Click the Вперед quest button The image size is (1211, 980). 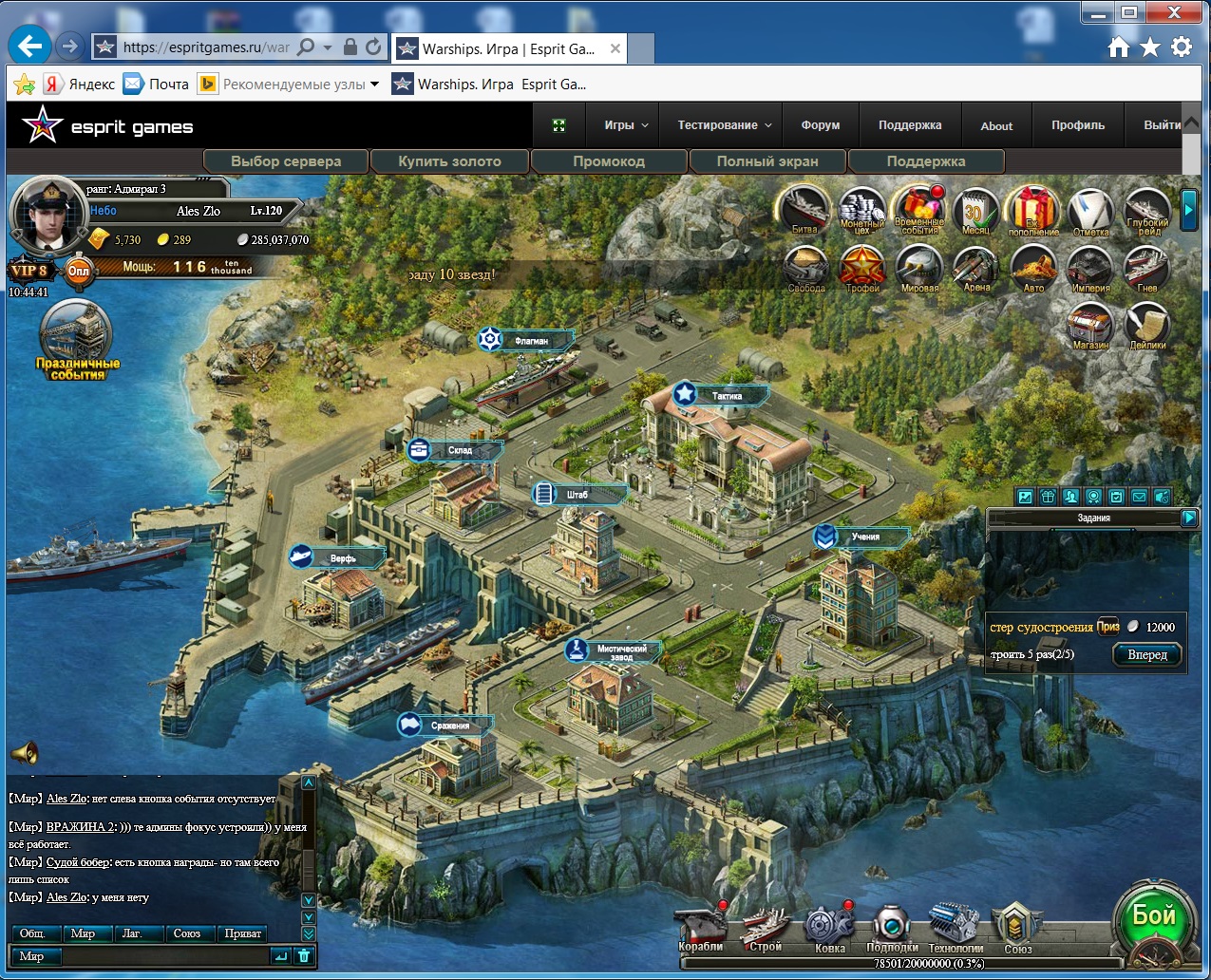[x=1146, y=654]
